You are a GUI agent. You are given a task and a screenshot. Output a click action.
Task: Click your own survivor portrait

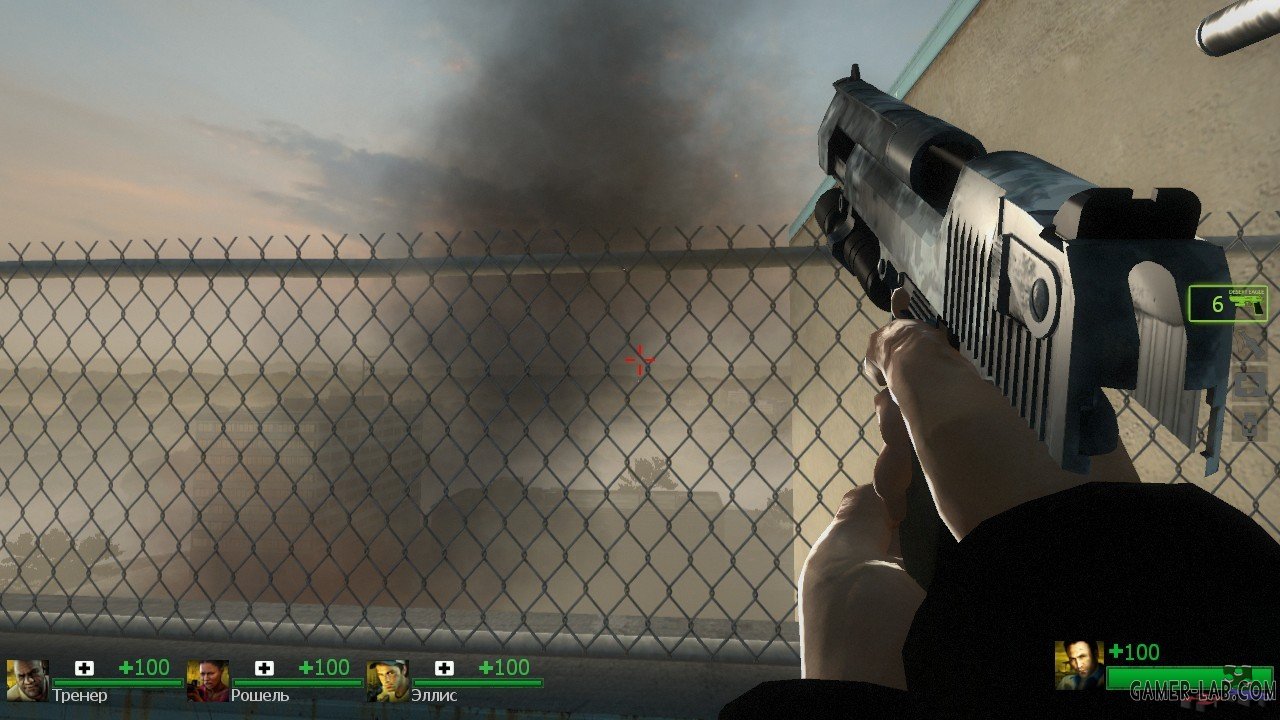1079,666
